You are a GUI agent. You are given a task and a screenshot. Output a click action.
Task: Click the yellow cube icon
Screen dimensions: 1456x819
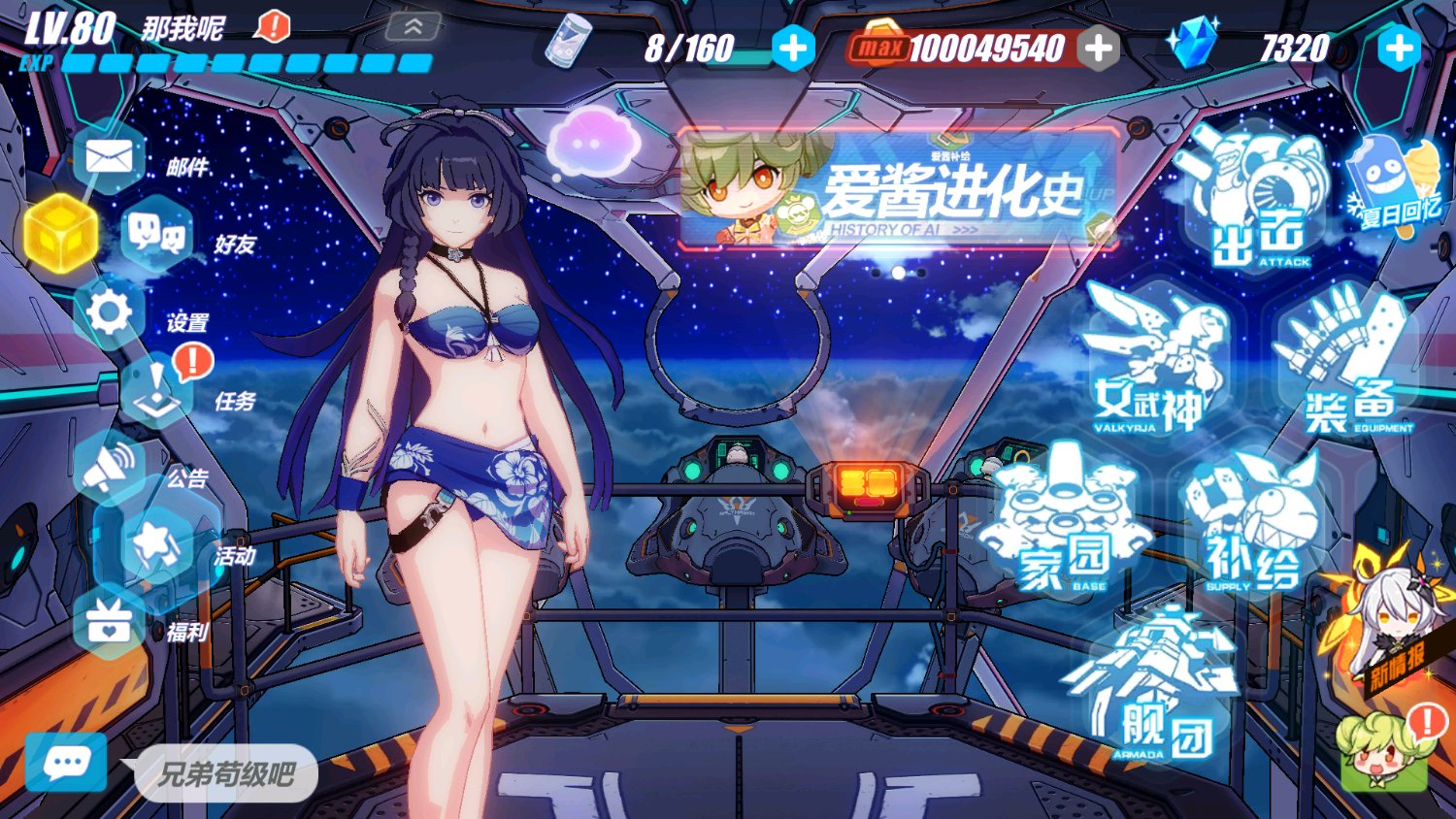60,233
